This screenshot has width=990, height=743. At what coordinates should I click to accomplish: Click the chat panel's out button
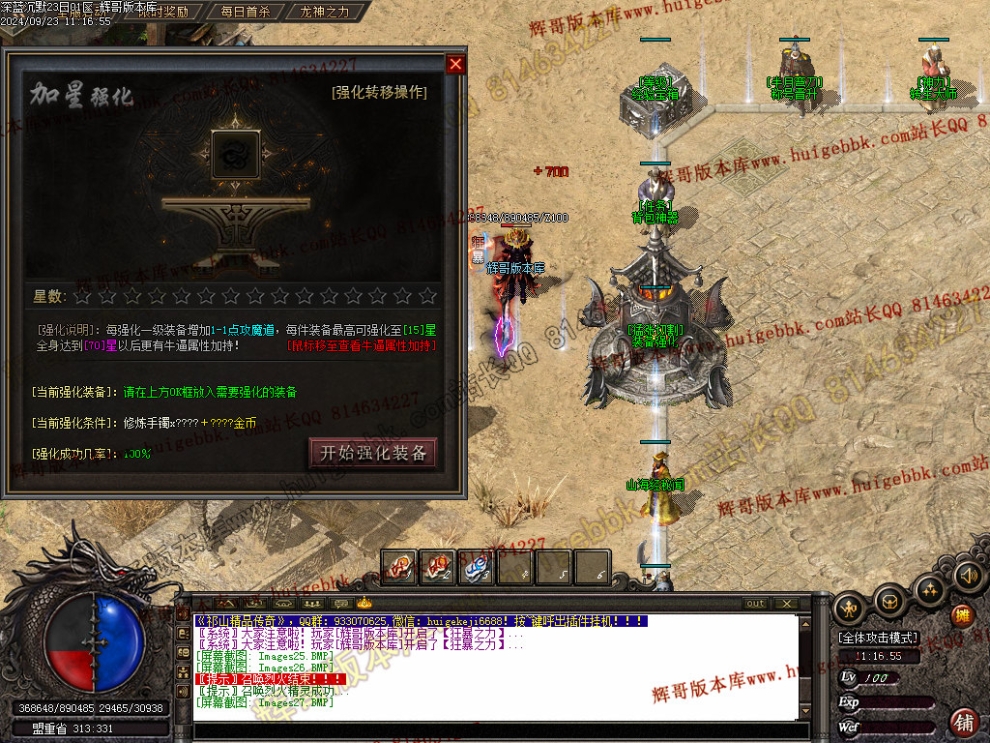(755, 603)
